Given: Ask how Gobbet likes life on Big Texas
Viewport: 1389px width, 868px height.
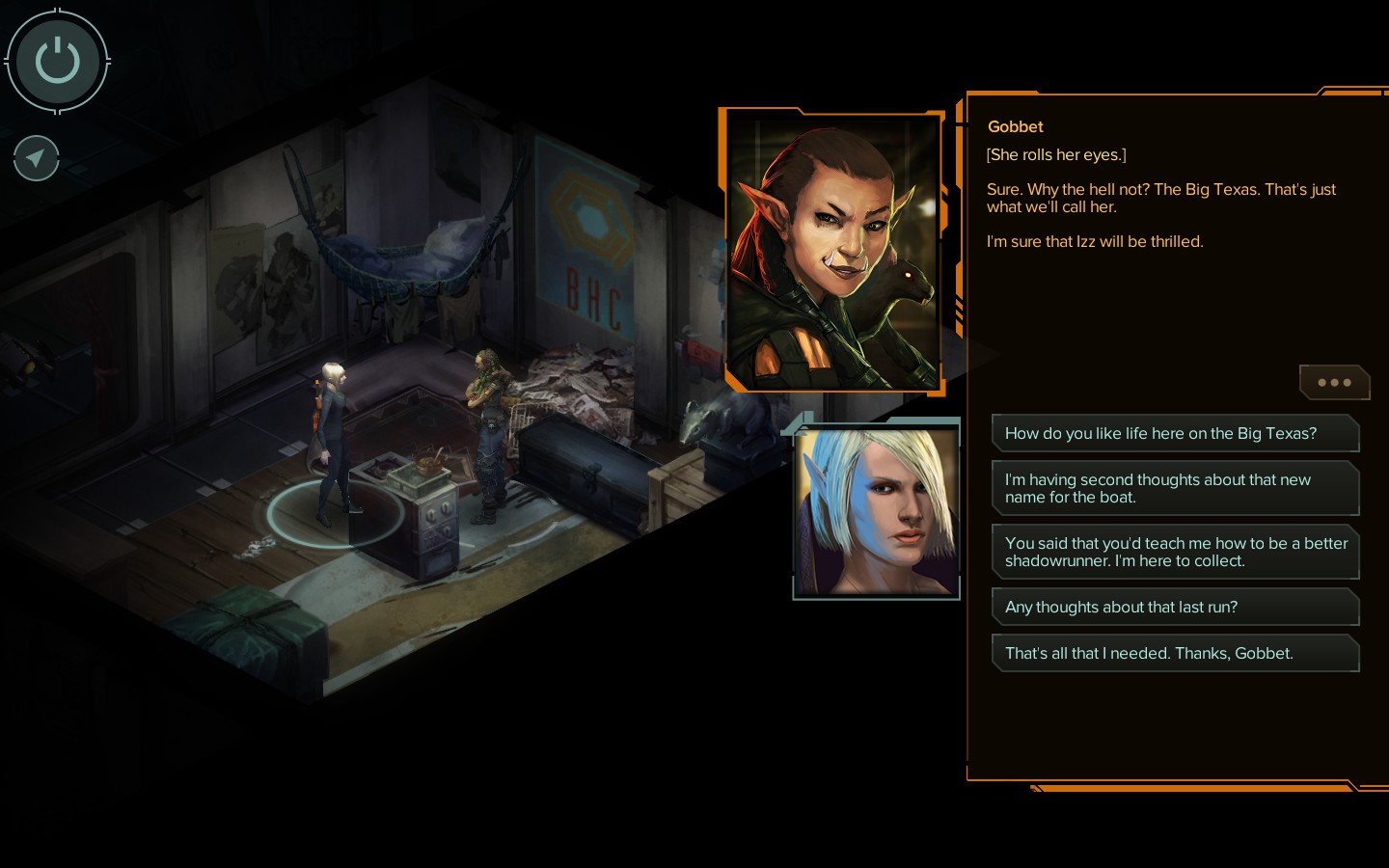Looking at the screenshot, I should [x=1174, y=434].
